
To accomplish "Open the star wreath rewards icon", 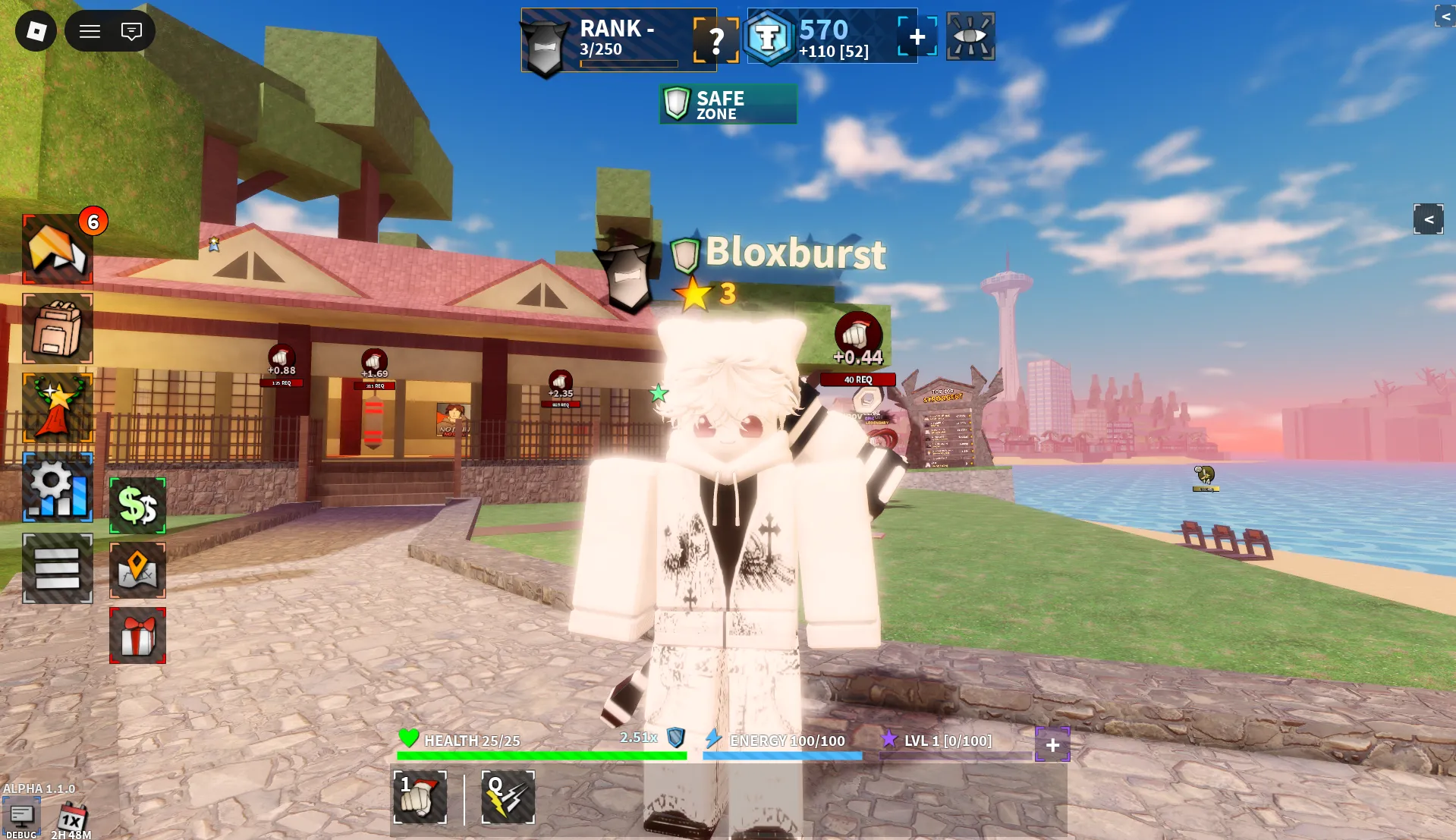I will (58, 408).
